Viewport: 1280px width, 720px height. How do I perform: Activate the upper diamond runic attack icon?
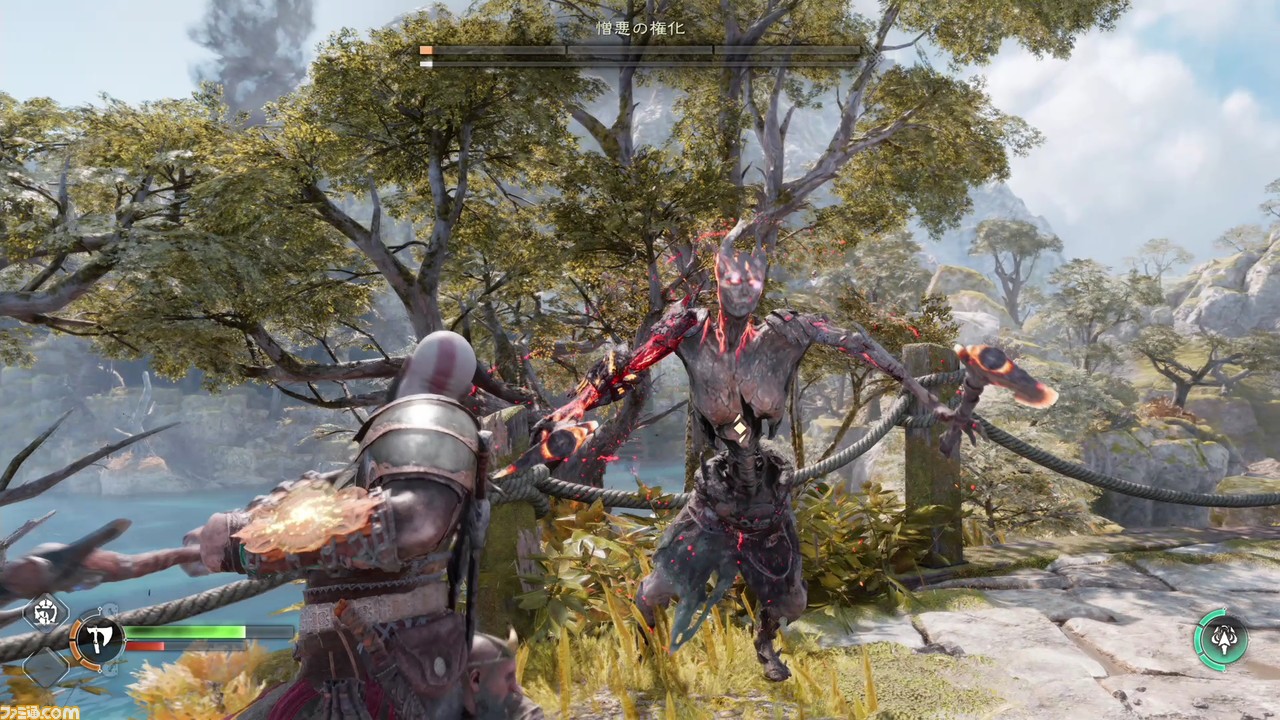pyautogui.click(x=45, y=613)
